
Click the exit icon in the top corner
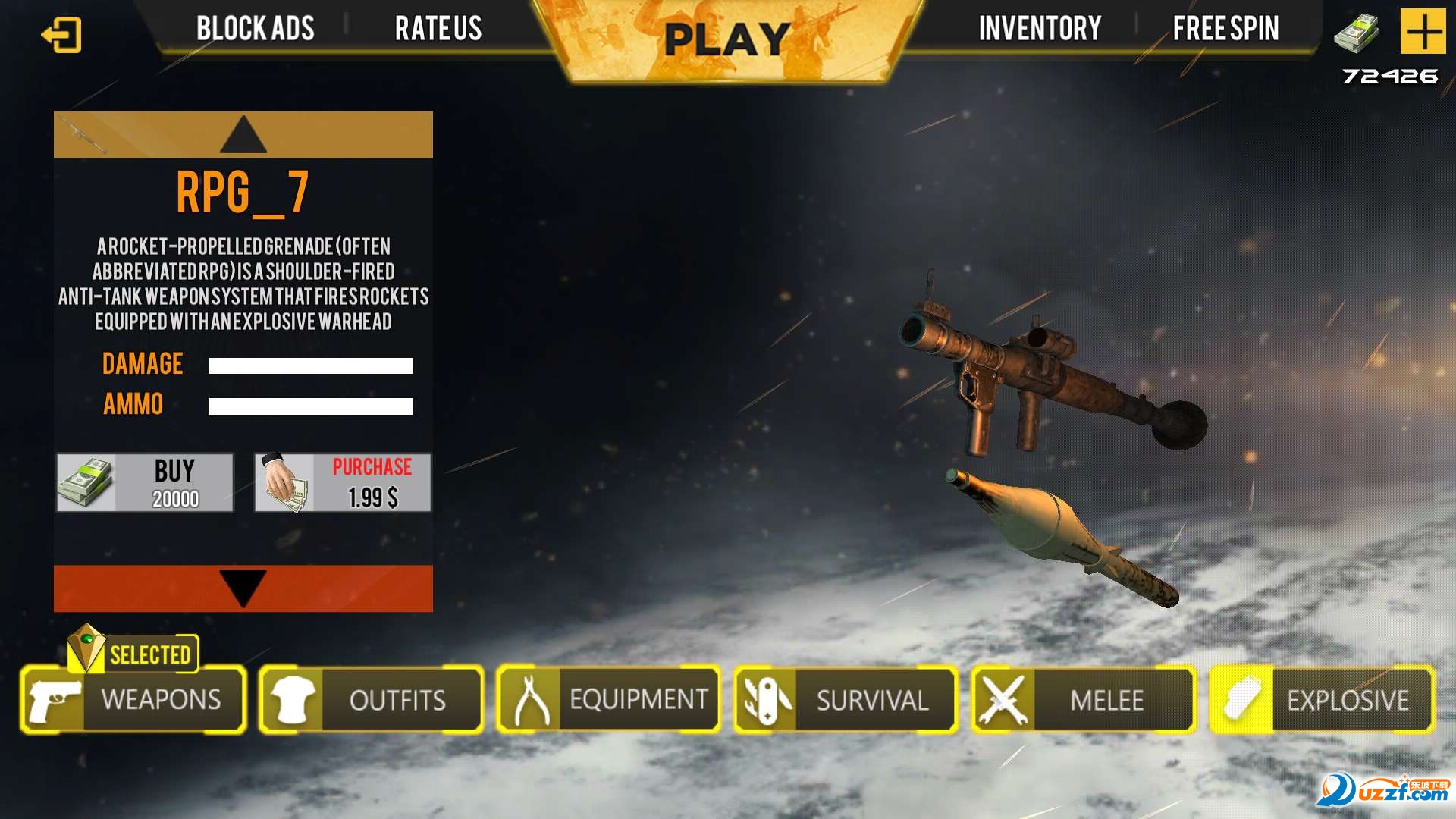tap(61, 35)
